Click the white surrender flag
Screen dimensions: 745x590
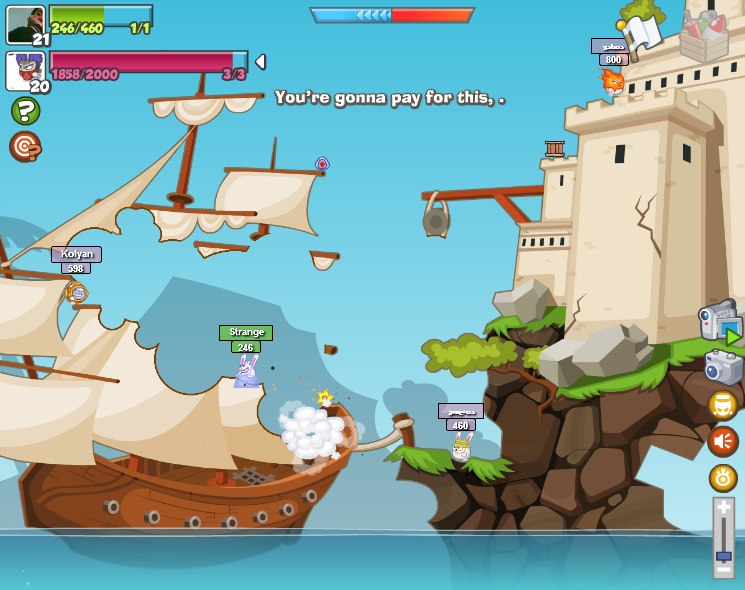640,32
